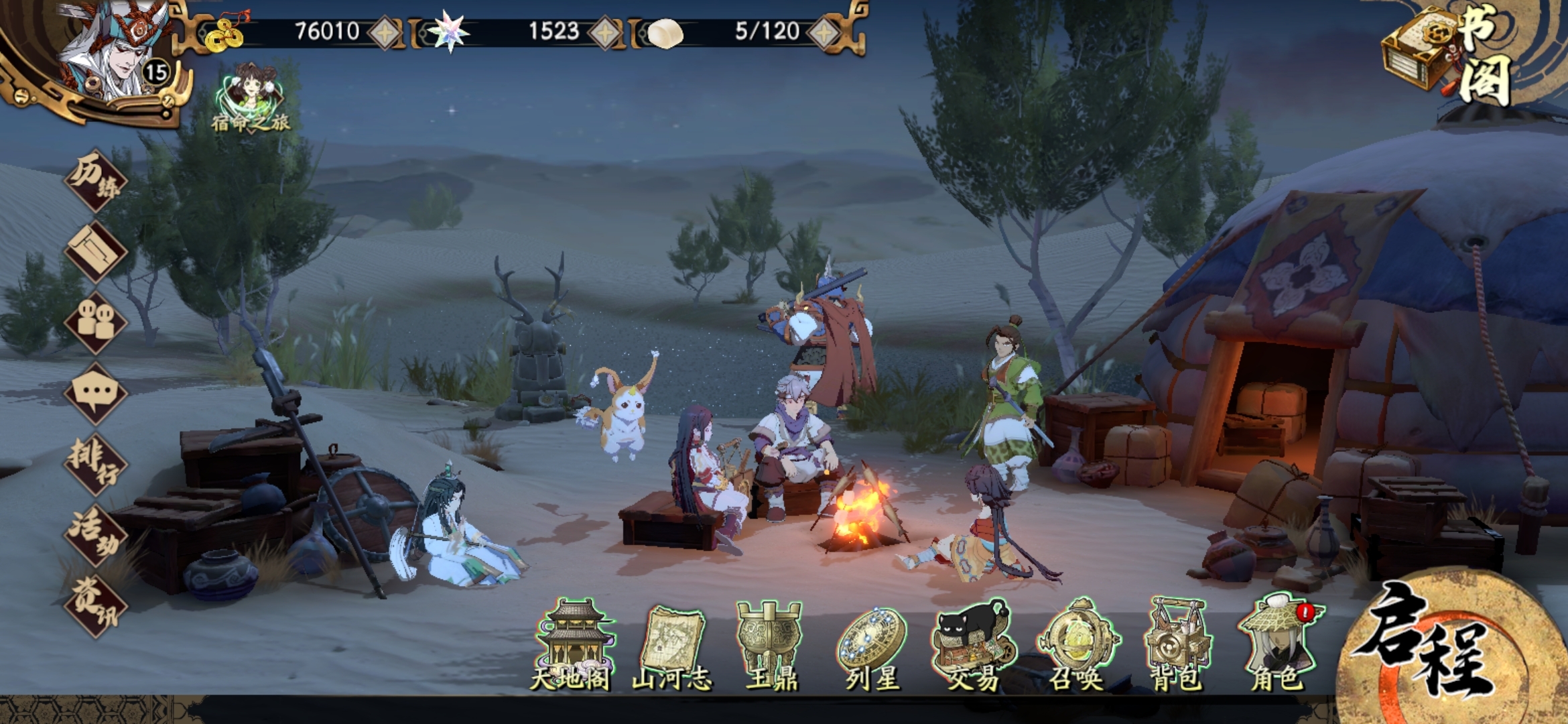Add more star crystals with the plus button
The height and width of the screenshot is (724, 1568).
(x=605, y=32)
